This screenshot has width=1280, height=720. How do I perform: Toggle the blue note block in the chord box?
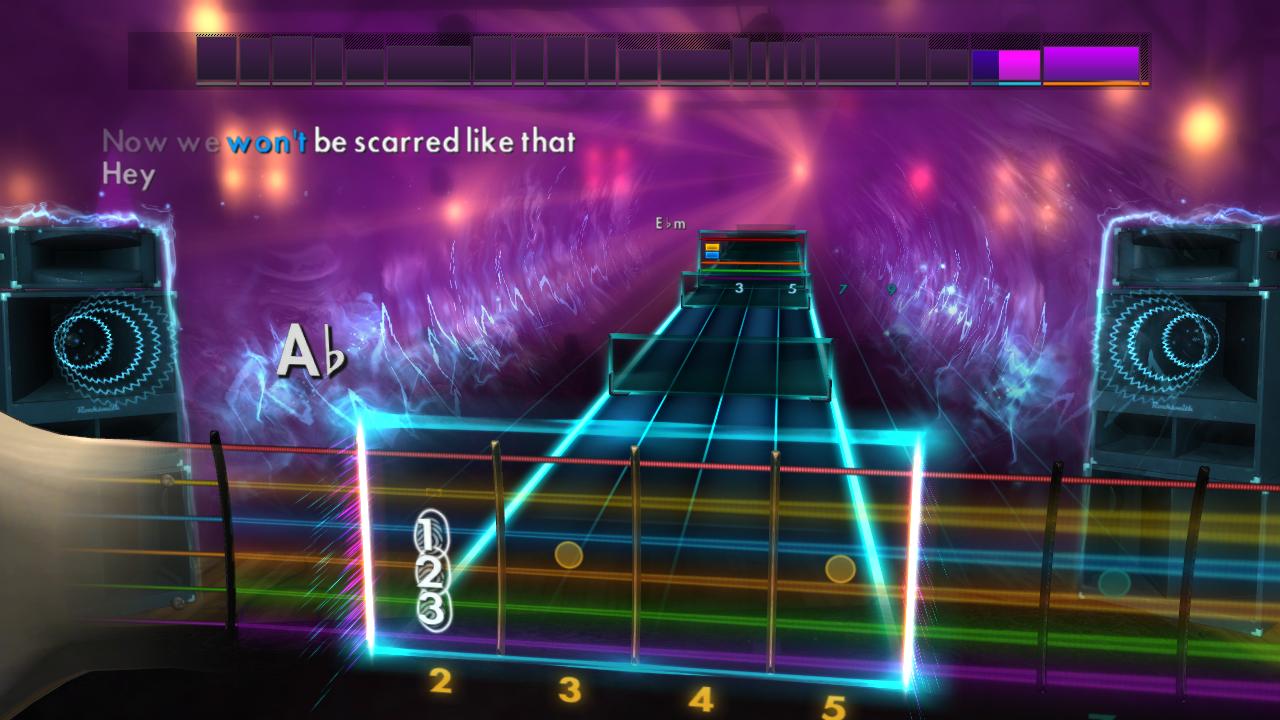coord(712,254)
